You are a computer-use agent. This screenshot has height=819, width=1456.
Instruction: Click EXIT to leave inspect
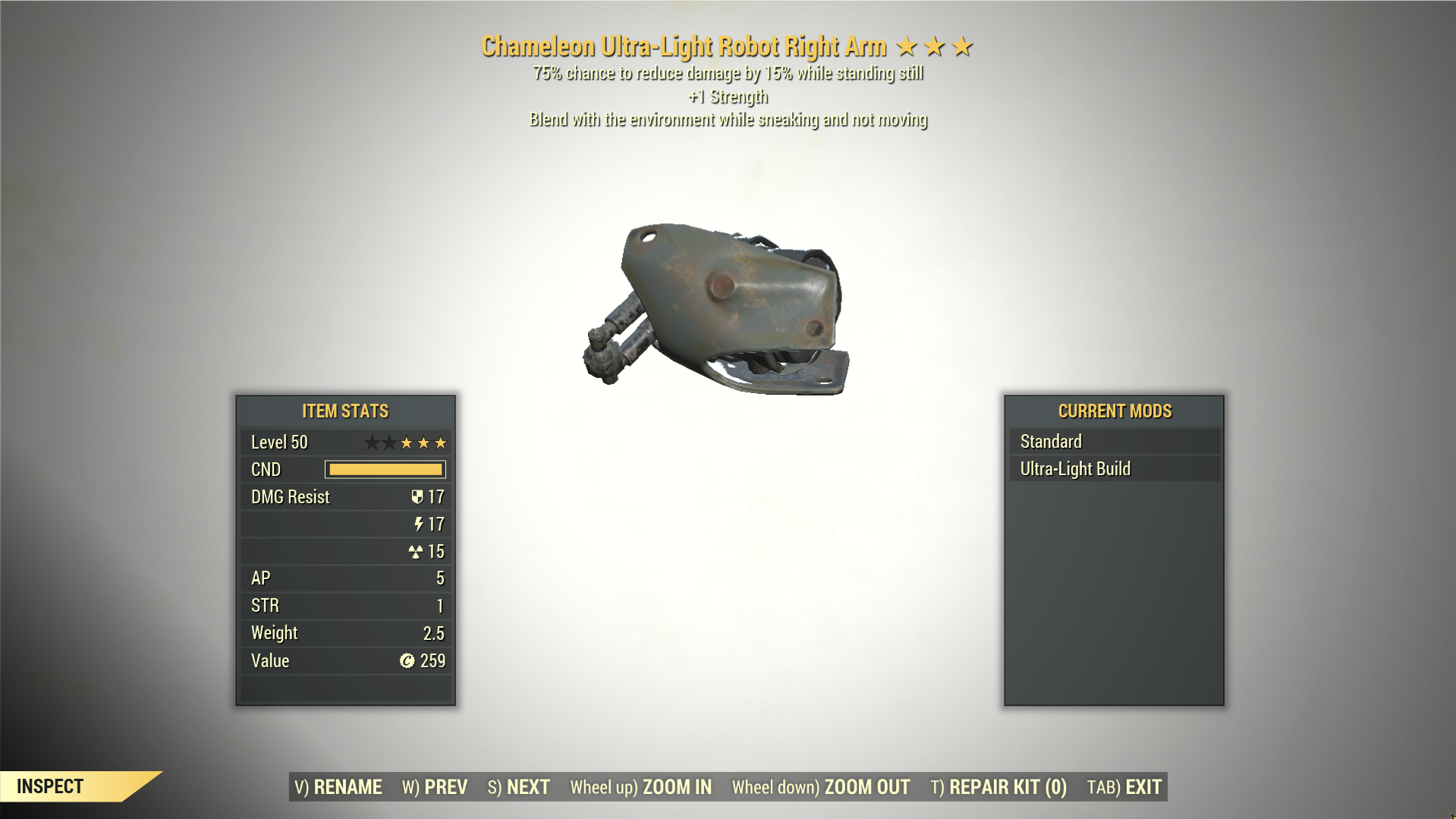coord(1124,787)
